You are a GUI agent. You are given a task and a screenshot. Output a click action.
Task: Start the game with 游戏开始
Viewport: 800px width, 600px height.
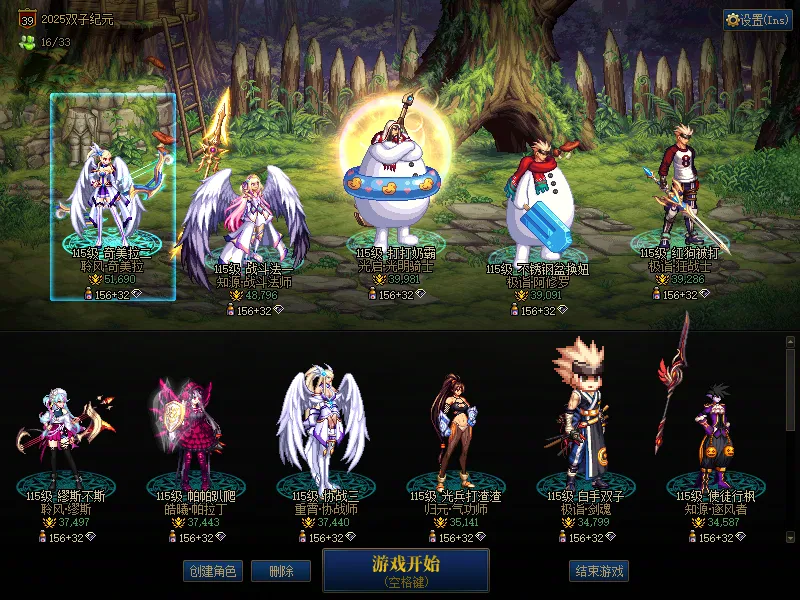tap(405, 569)
